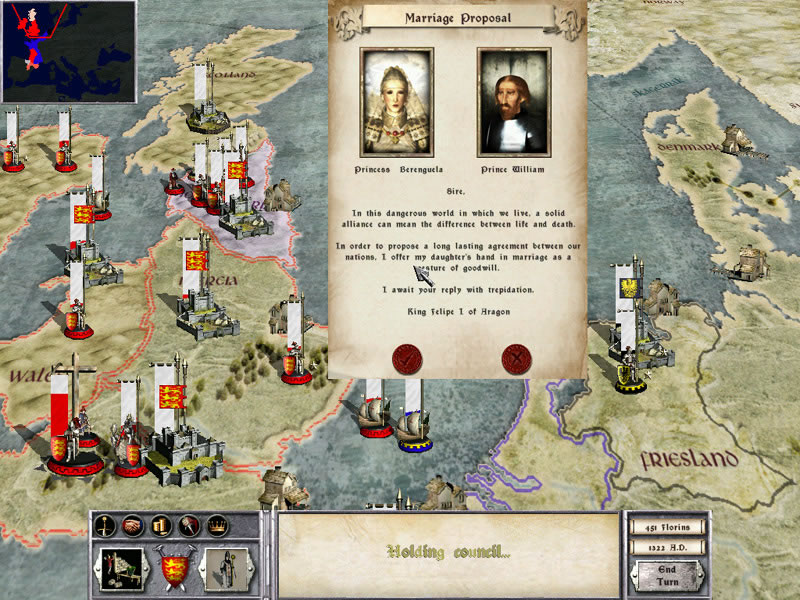View Prince William's portrait
Screen dimensions: 800x600
514,99
